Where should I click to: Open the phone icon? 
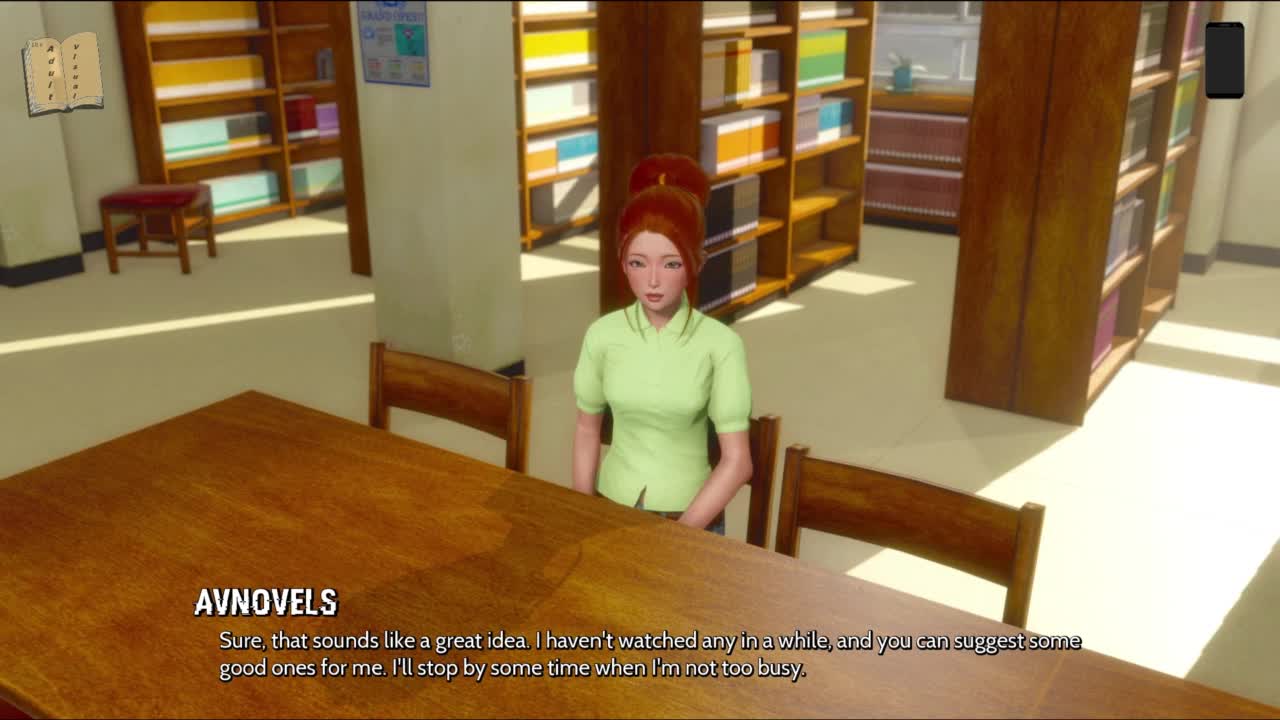click(x=1224, y=60)
